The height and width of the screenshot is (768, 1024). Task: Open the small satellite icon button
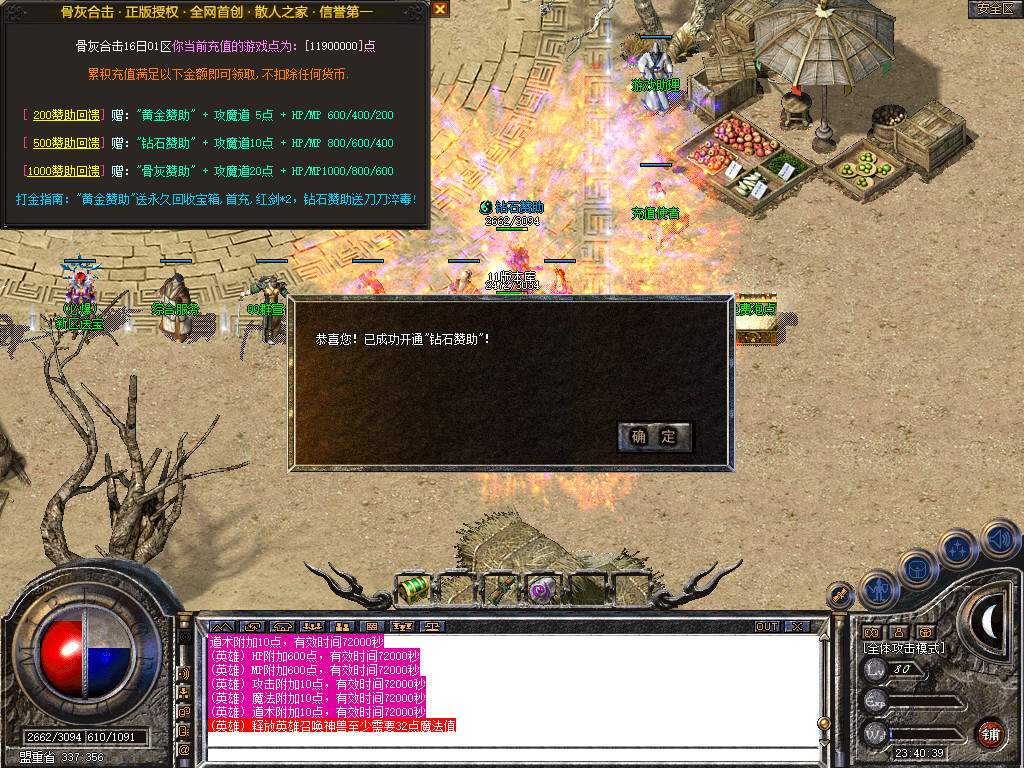point(840,595)
